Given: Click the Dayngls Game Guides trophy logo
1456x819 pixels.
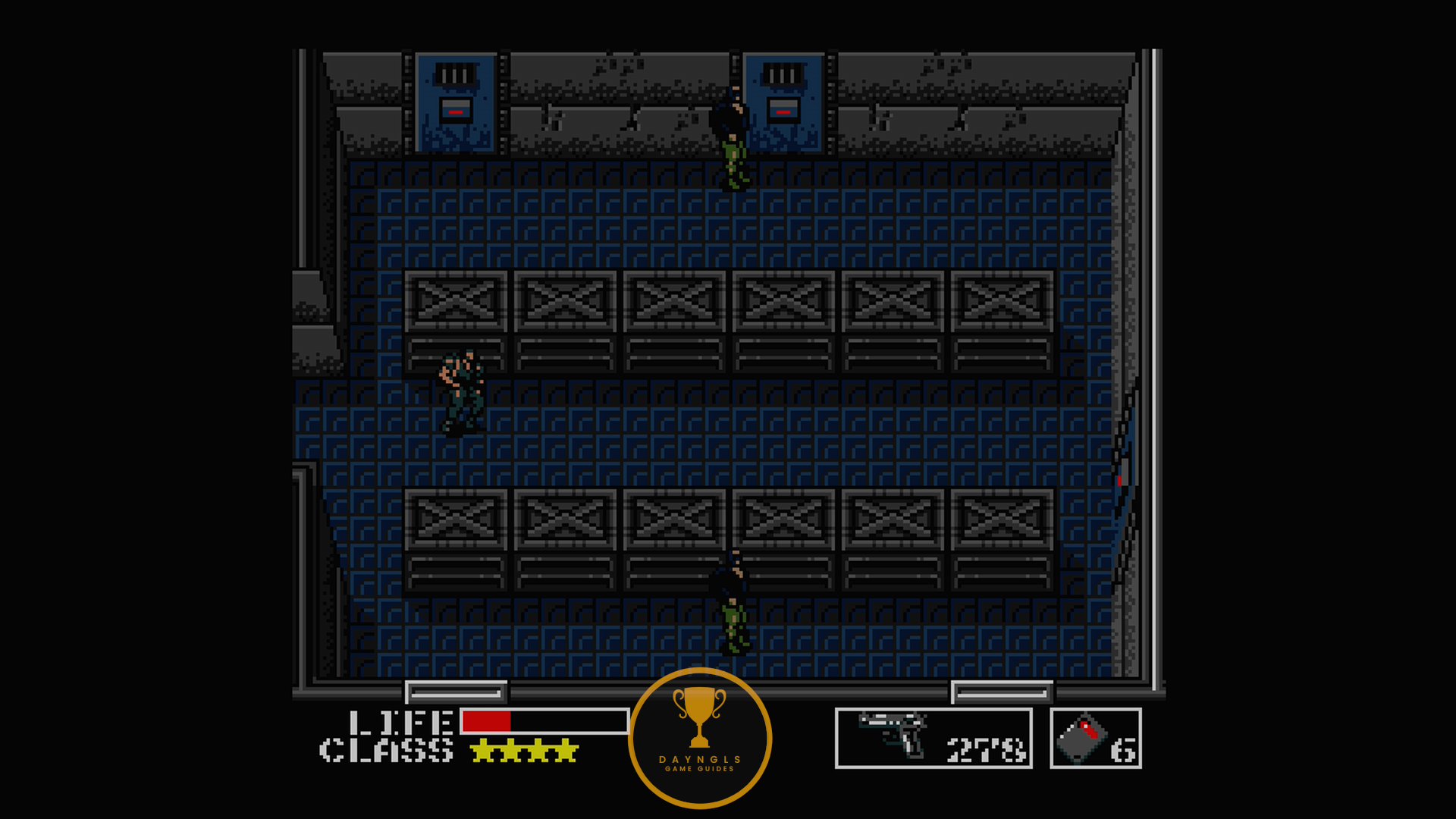Looking at the screenshot, I should (699, 737).
